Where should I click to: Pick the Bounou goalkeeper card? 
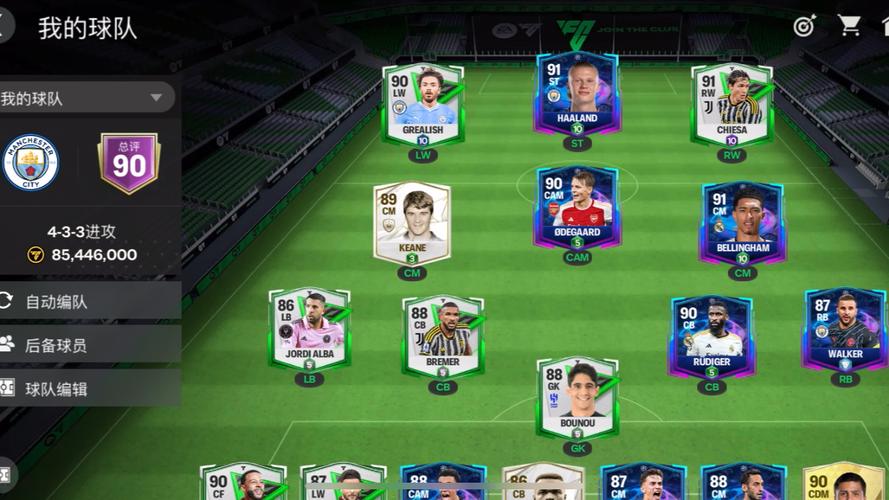(577, 396)
